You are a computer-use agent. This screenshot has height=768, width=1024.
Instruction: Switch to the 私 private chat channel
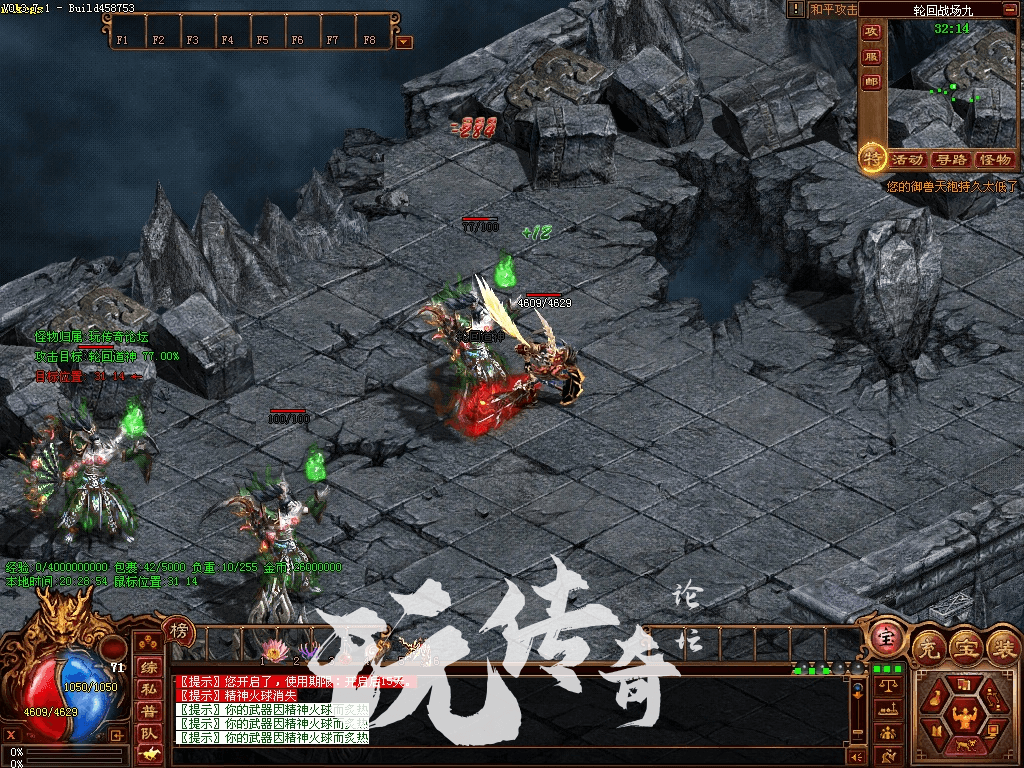point(148,689)
